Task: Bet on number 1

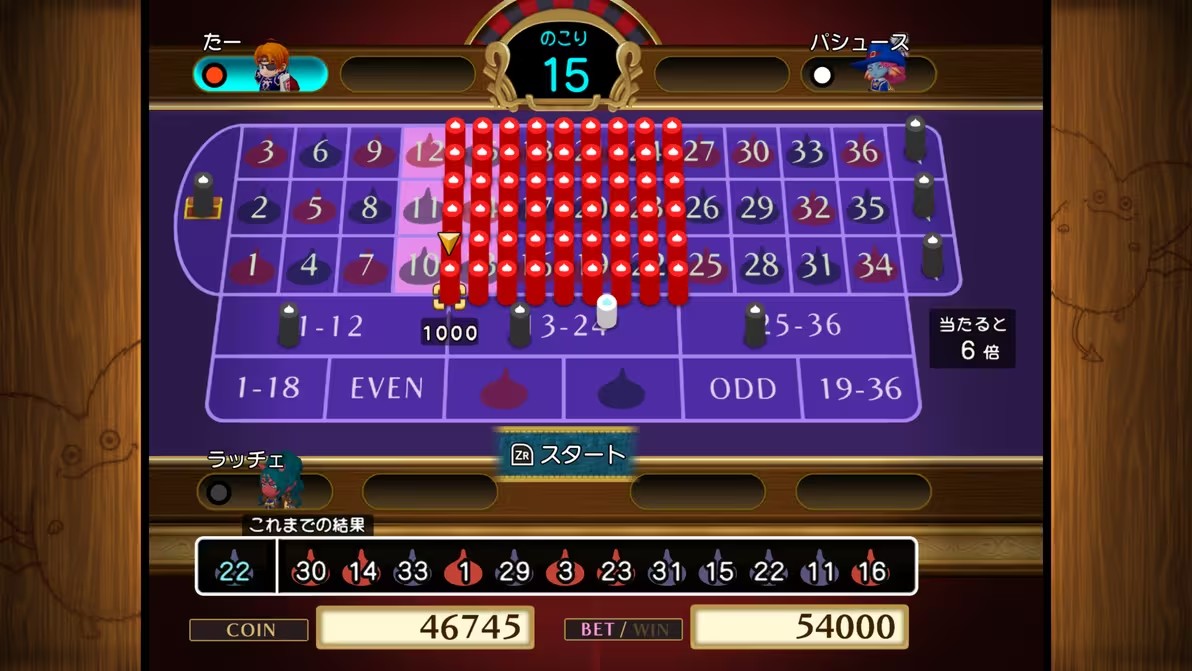Action: (x=252, y=265)
